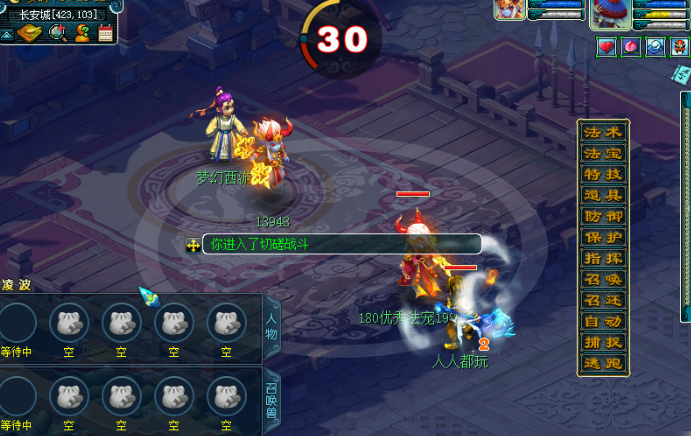Click the opera mask status icon
The width and height of the screenshot is (691, 436).
pos(679,47)
